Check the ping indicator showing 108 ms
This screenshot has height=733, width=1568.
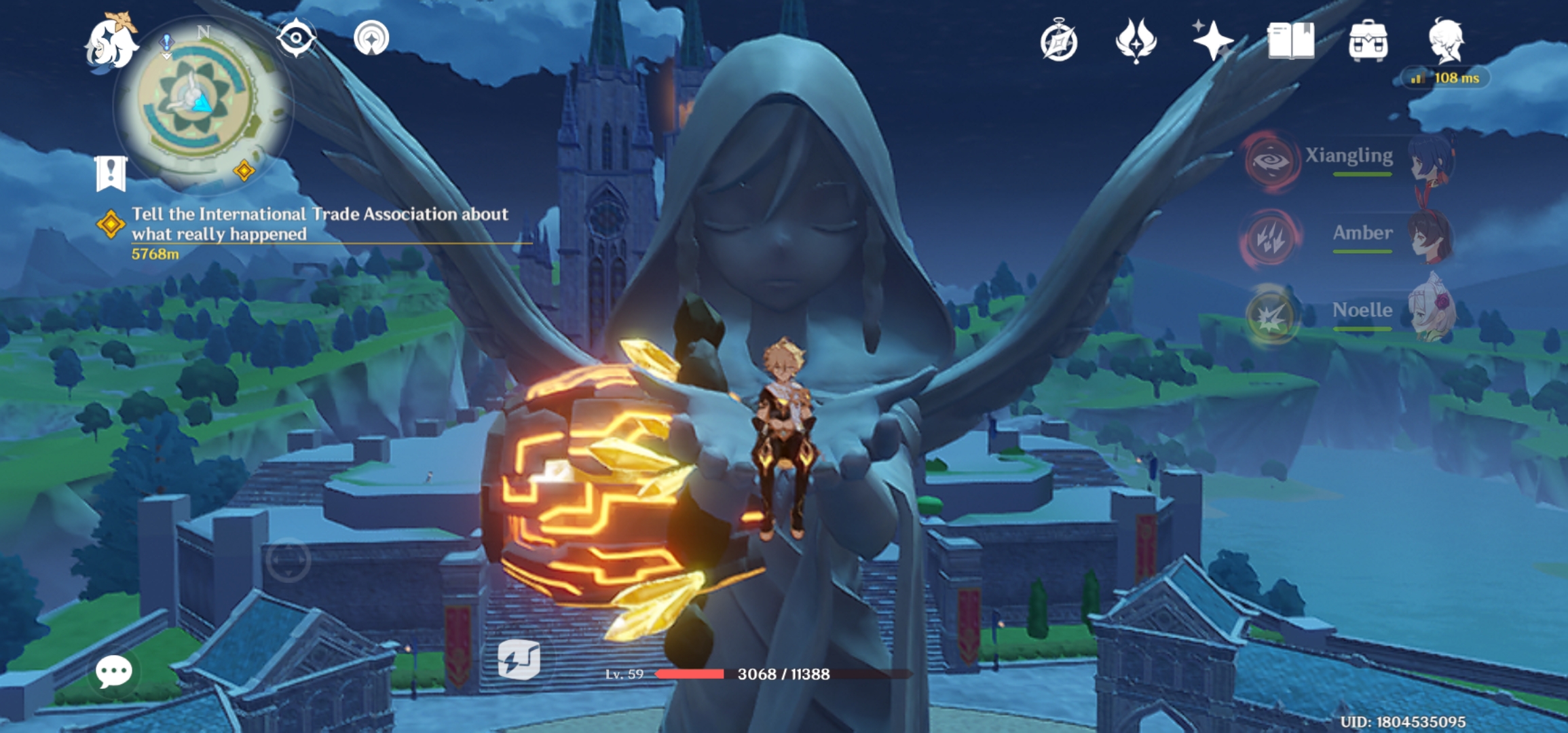(x=1448, y=78)
